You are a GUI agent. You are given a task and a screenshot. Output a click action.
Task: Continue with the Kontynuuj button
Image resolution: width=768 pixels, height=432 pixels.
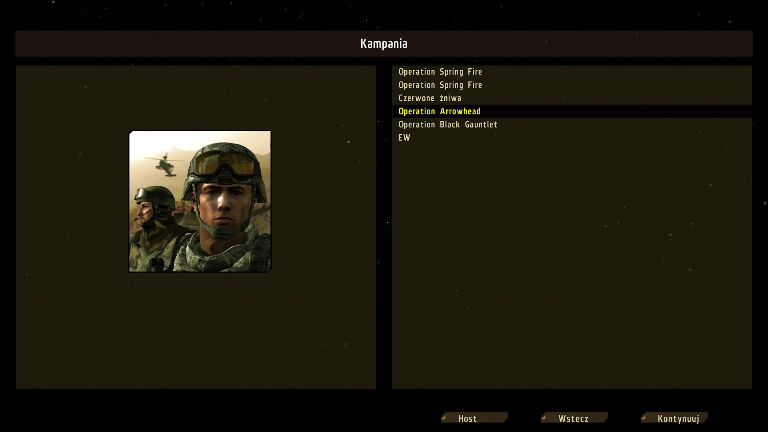pyautogui.click(x=674, y=418)
